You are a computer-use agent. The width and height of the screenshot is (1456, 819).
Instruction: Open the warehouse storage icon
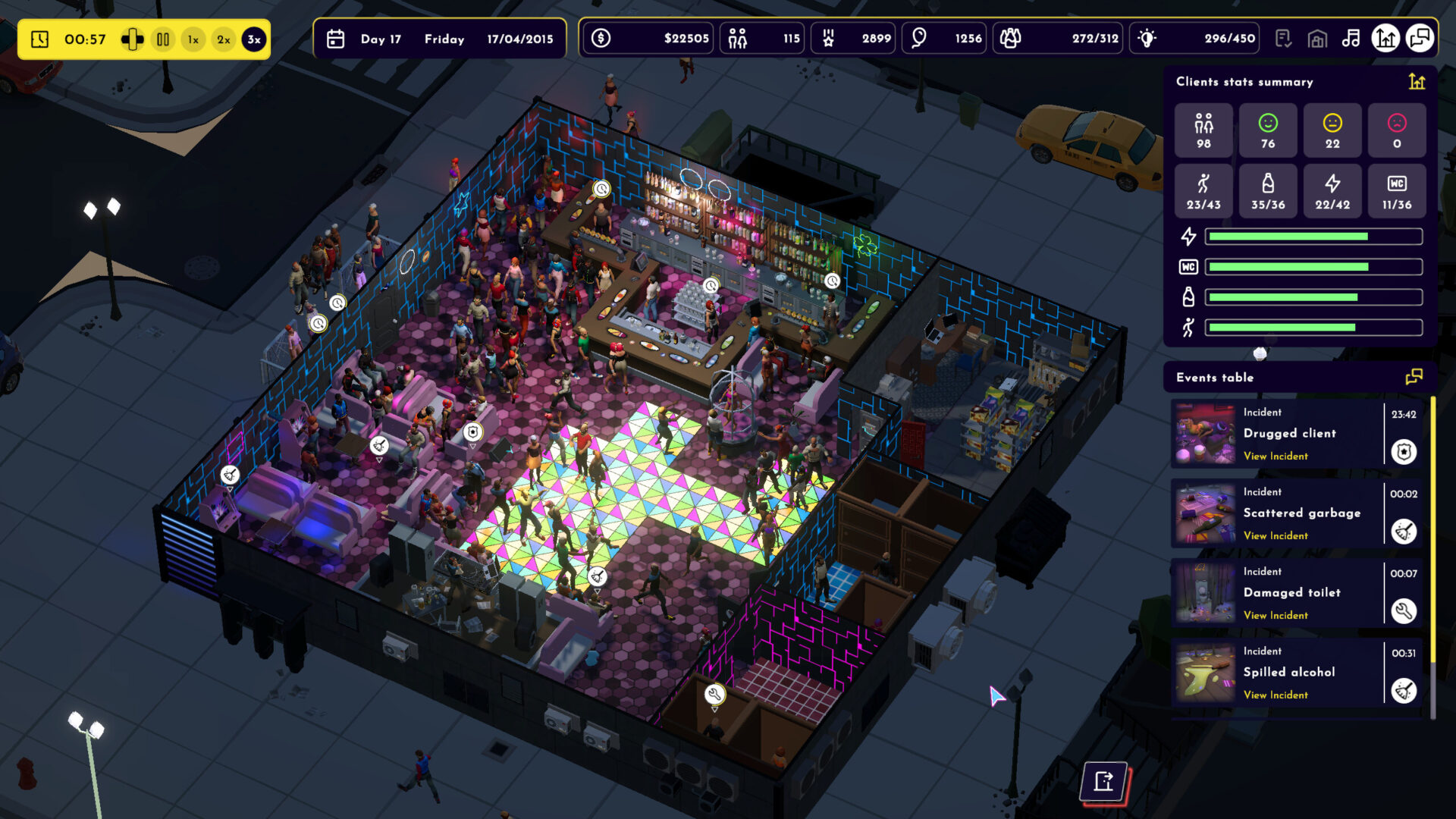(x=1317, y=39)
